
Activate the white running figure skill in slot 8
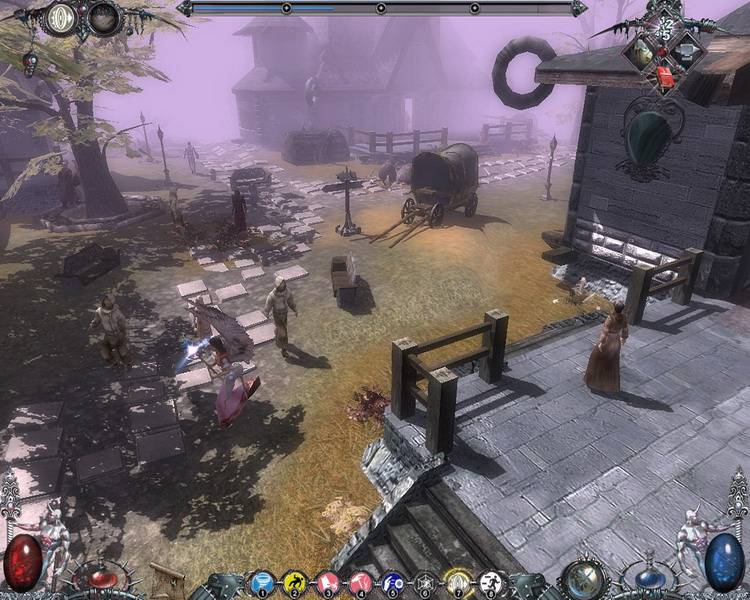pyautogui.click(x=492, y=581)
